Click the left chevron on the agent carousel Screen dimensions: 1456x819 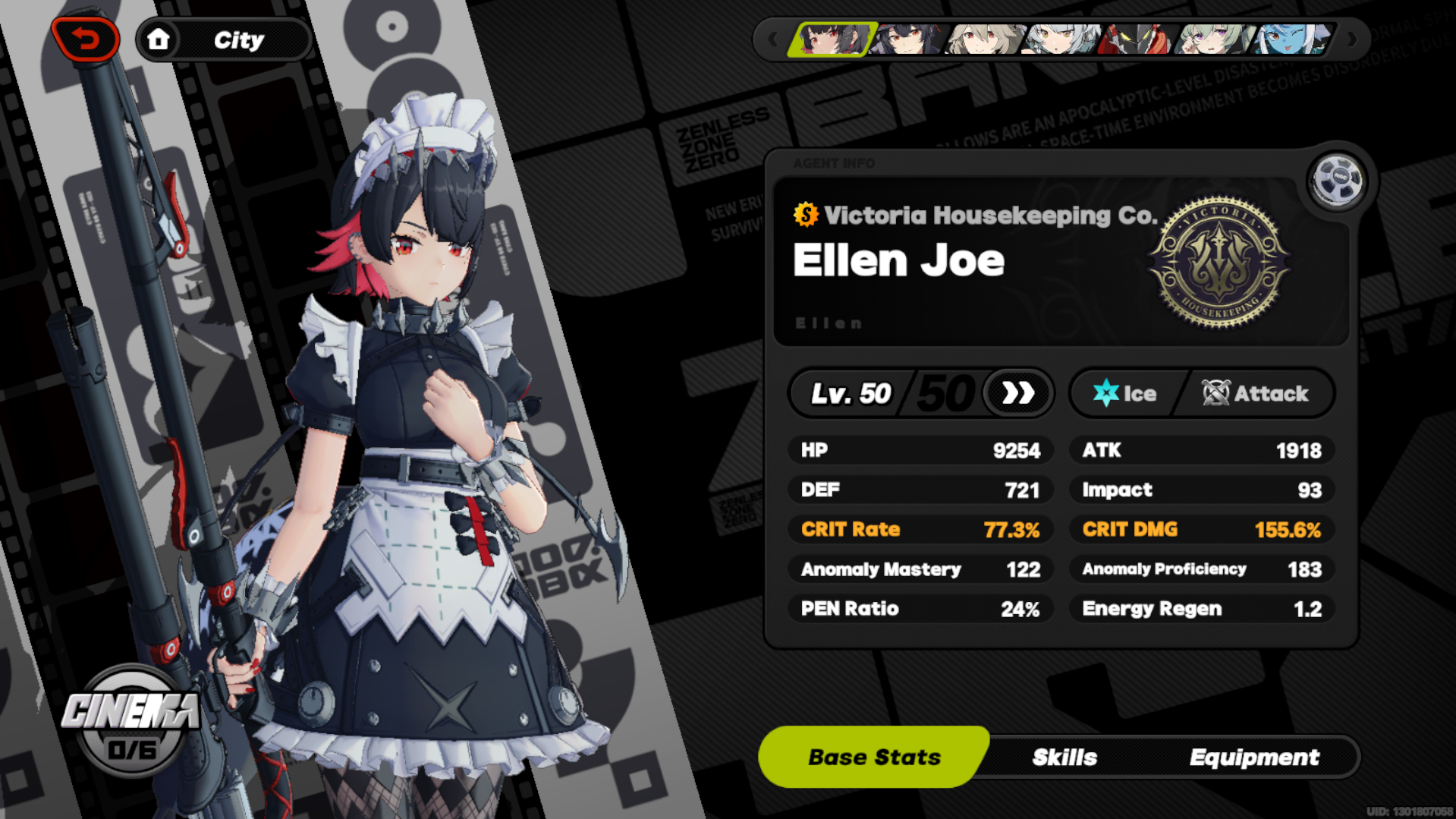pyautogui.click(x=774, y=39)
